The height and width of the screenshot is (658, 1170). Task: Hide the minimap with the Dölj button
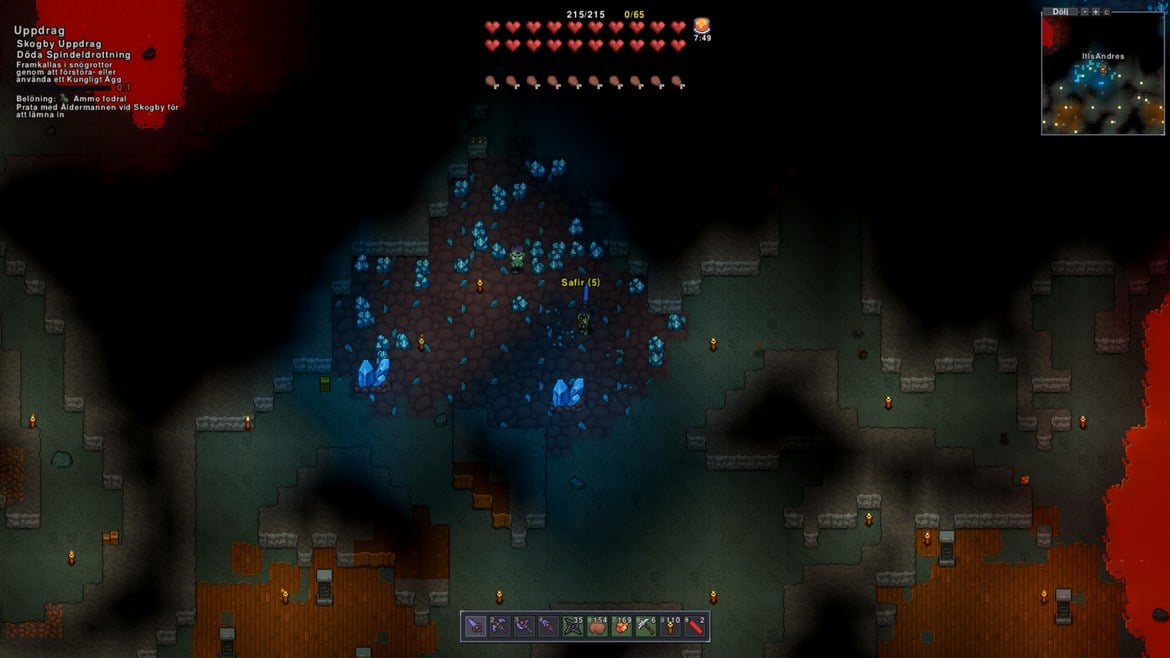(1060, 12)
